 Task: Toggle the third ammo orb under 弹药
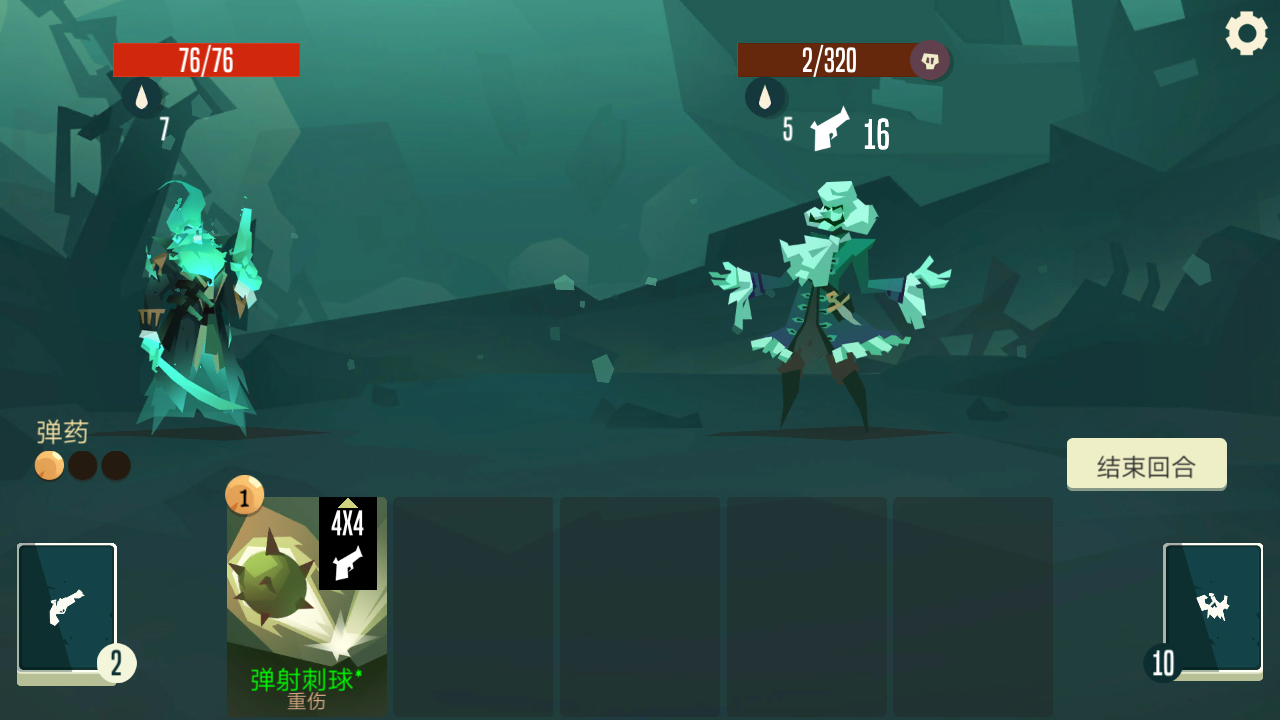pyautogui.click(x=115, y=465)
